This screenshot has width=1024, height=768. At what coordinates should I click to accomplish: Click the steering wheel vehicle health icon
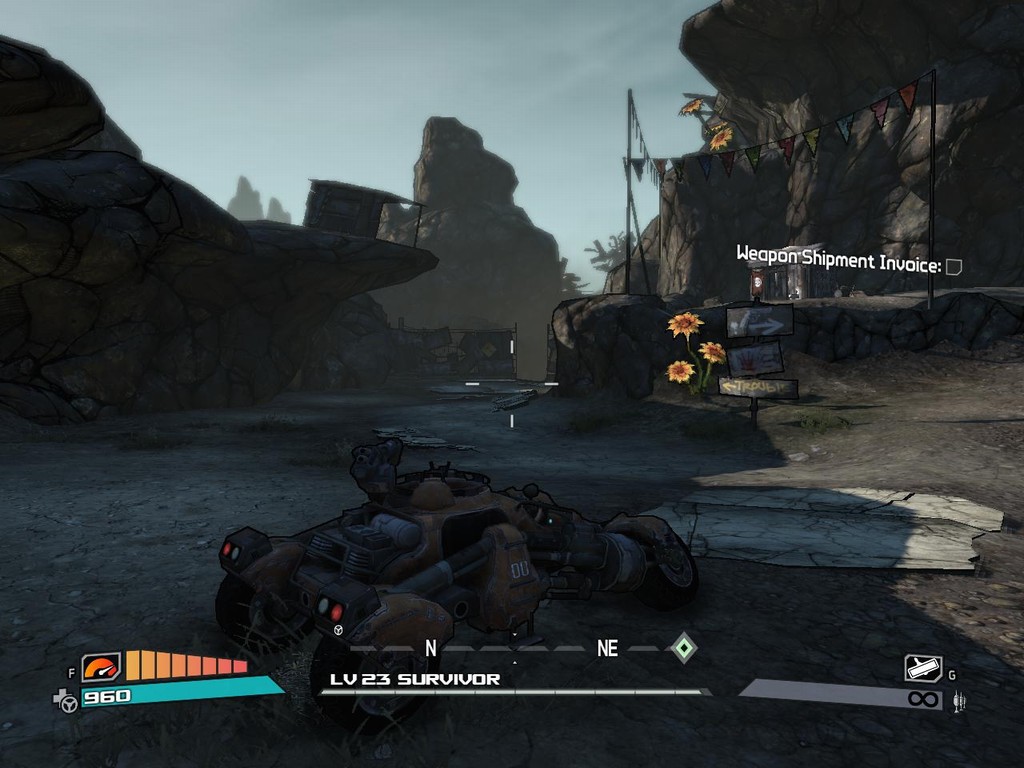point(67,702)
